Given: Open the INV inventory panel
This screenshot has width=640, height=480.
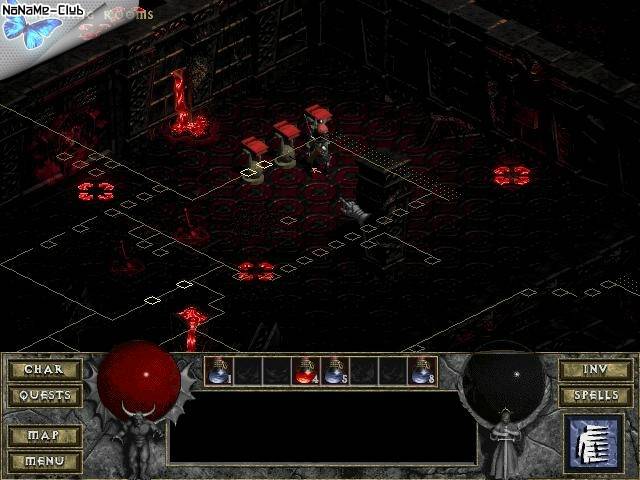Looking at the screenshot, I should pos(595,370).
